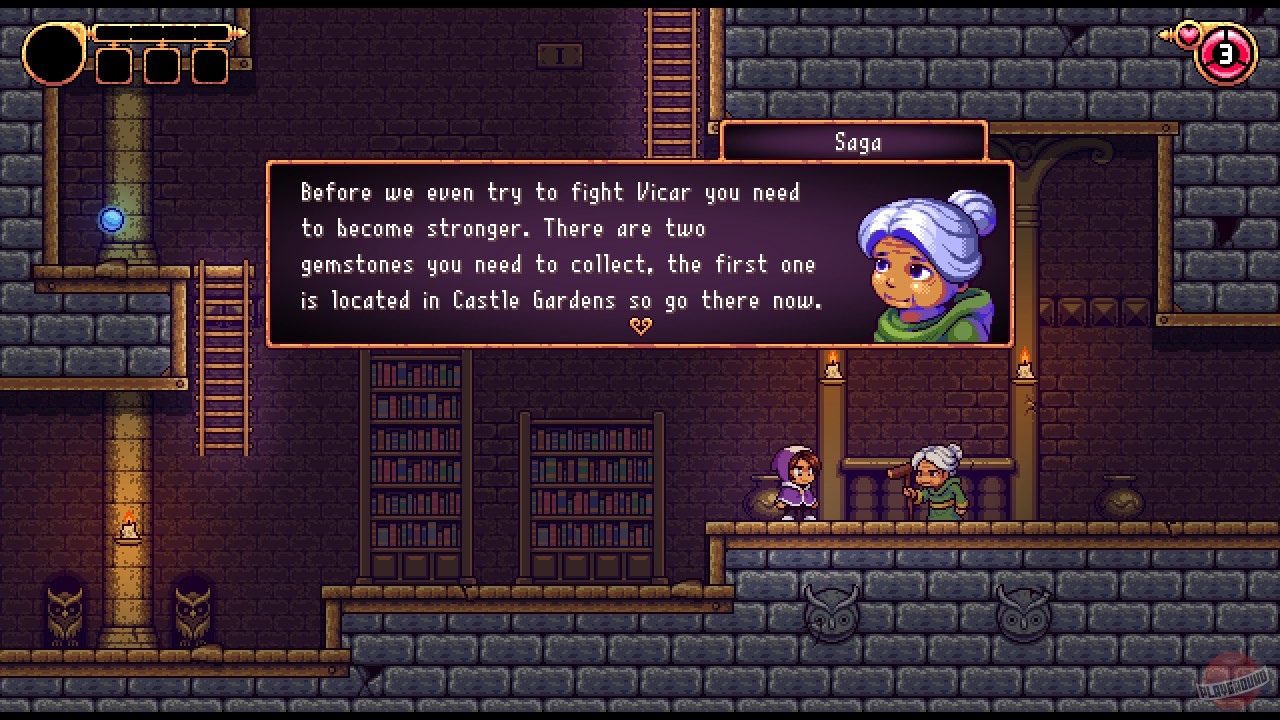This screenshot has height=720, width=1280.
Task: Click the empty circular ability icon in the HUD
Action: (x=52, y=54)
